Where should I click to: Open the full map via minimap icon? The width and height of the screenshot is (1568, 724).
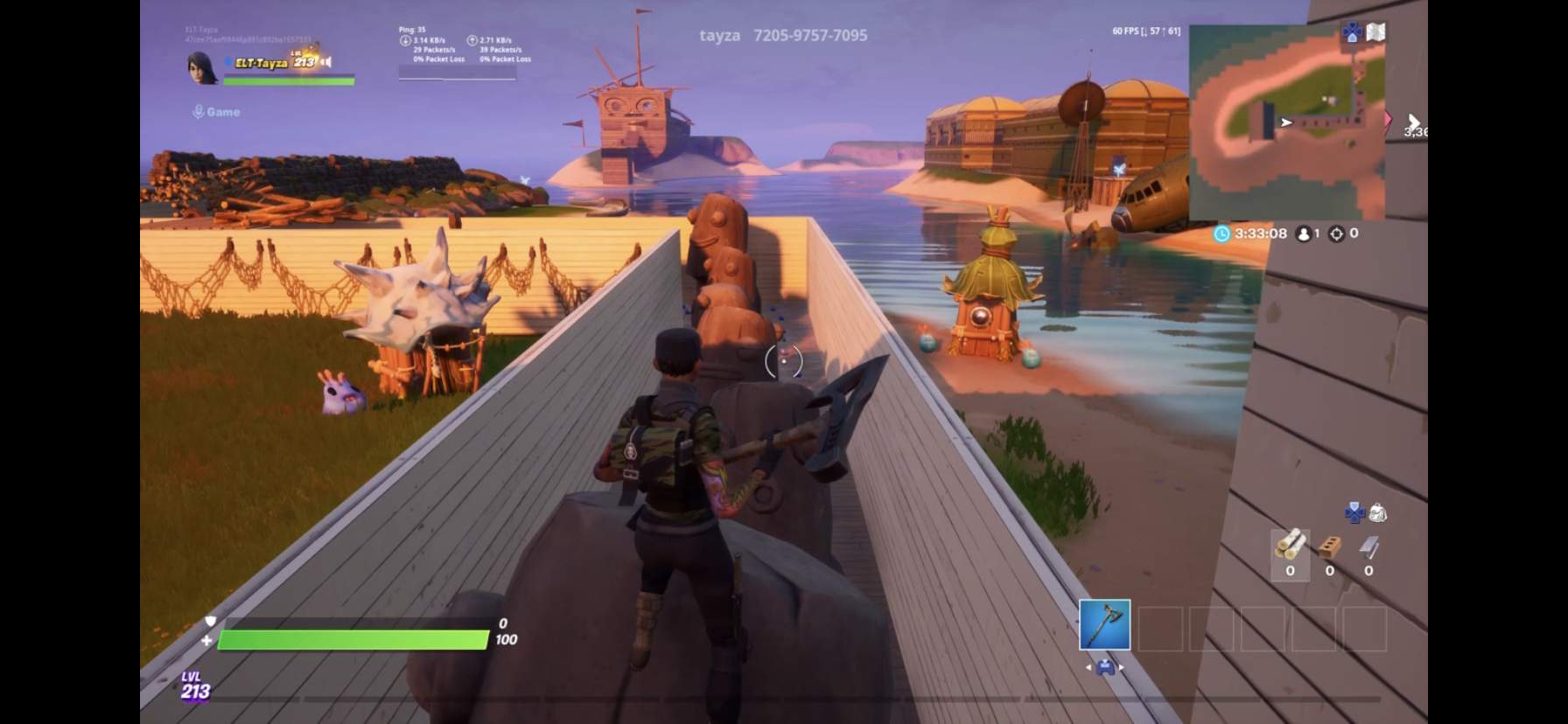(x=1375, y=31)
